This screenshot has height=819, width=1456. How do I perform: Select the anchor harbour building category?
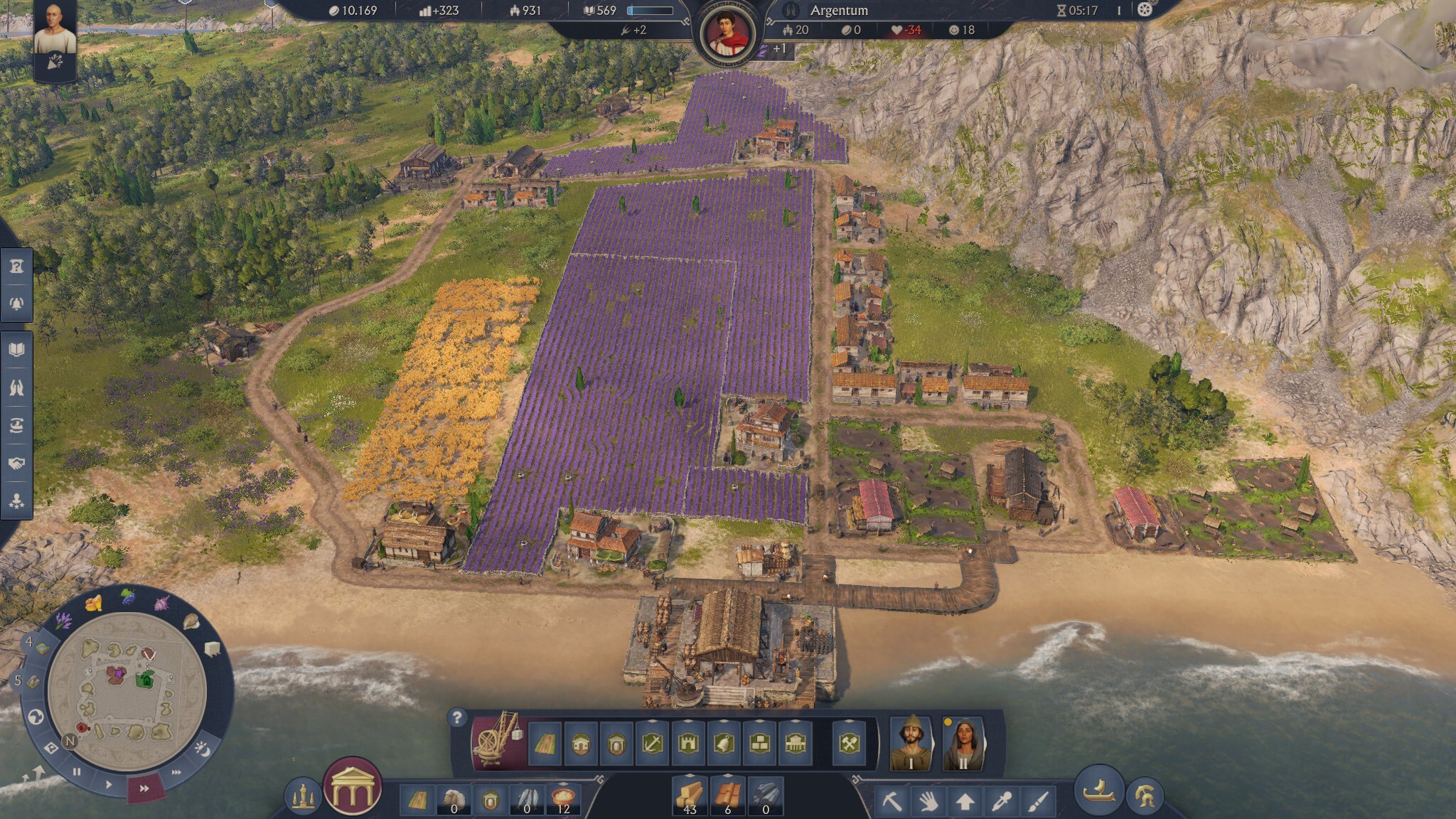coord(652,744)
